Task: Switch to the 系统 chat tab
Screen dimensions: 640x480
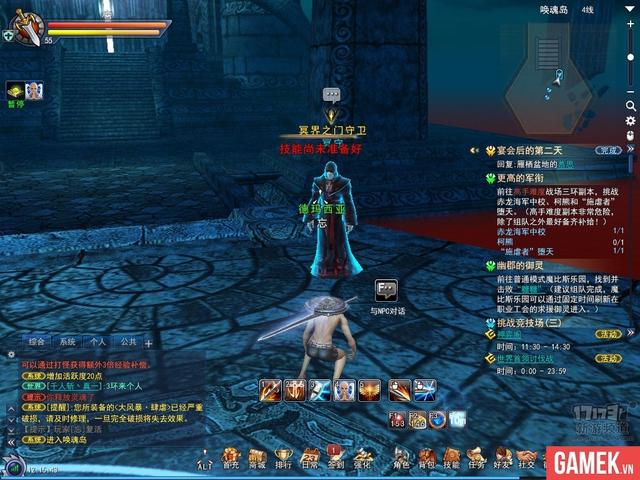Action: [67, 341]
